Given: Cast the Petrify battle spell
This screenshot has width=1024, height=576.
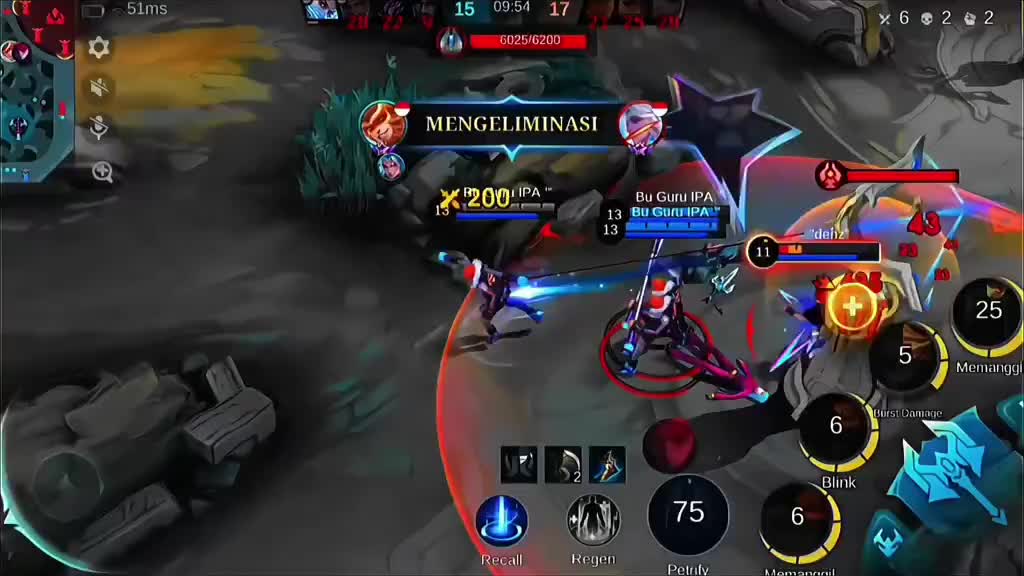Looking at the screenshot, I should (x=688, y=515).
